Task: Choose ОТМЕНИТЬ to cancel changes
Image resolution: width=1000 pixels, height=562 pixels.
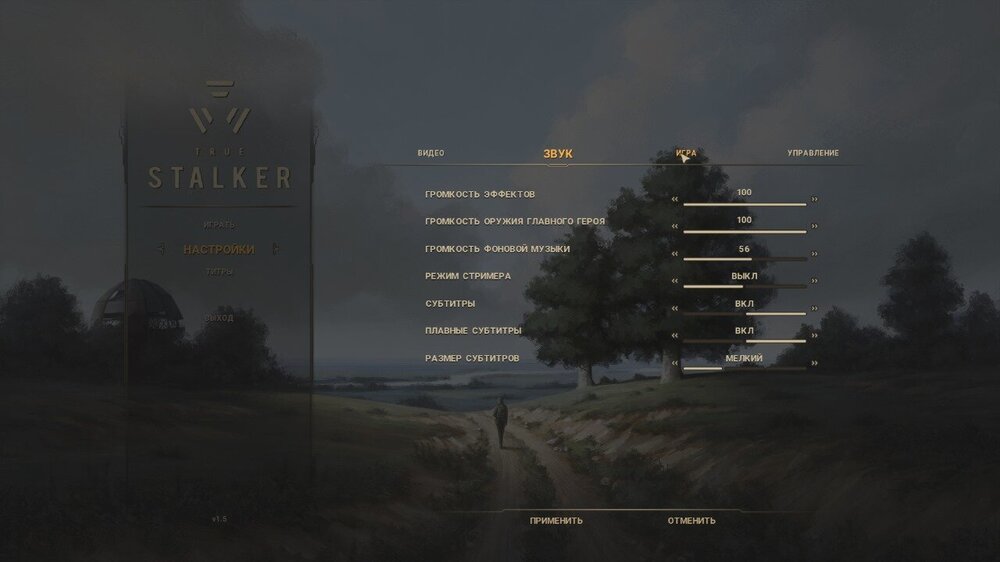Action: (692, 520)
